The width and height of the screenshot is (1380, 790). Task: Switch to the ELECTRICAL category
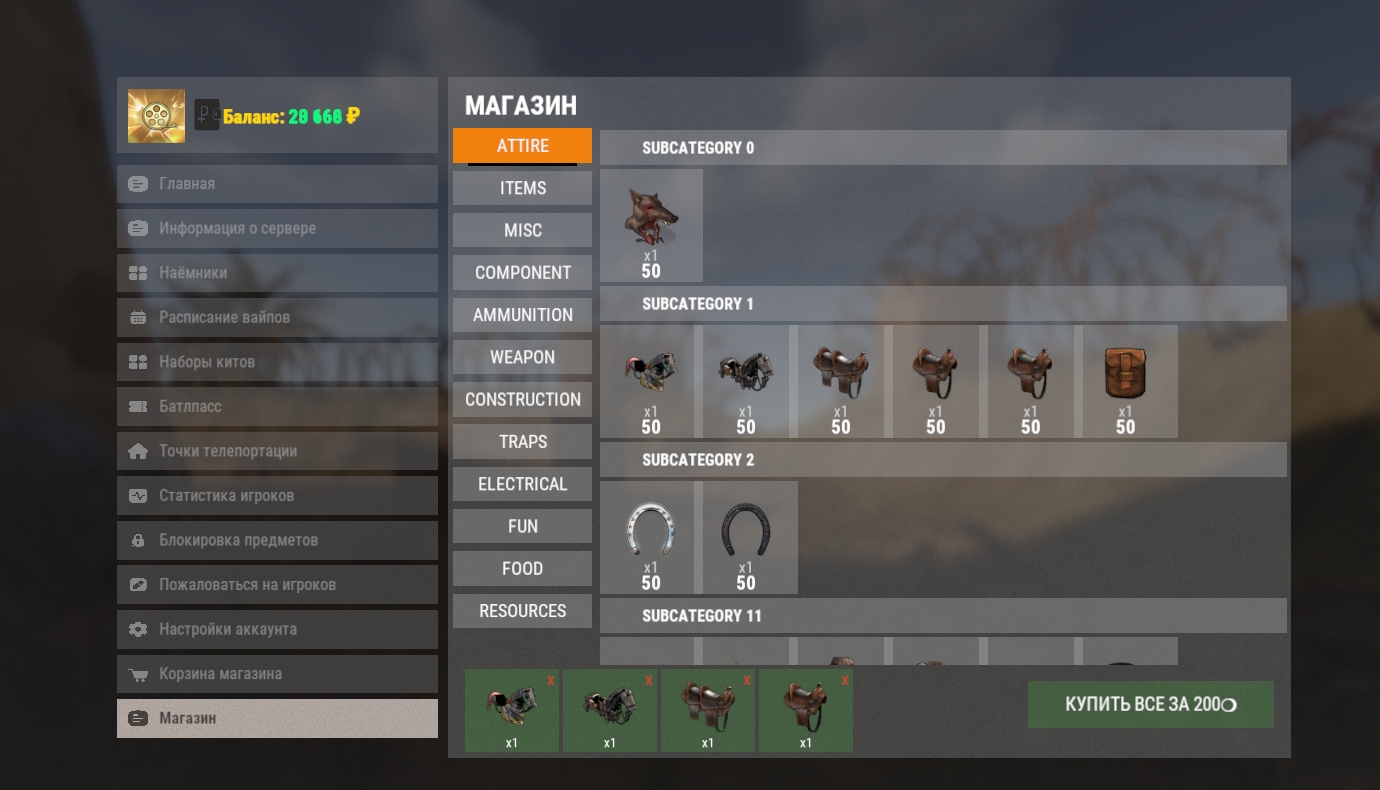coord(522,484)
